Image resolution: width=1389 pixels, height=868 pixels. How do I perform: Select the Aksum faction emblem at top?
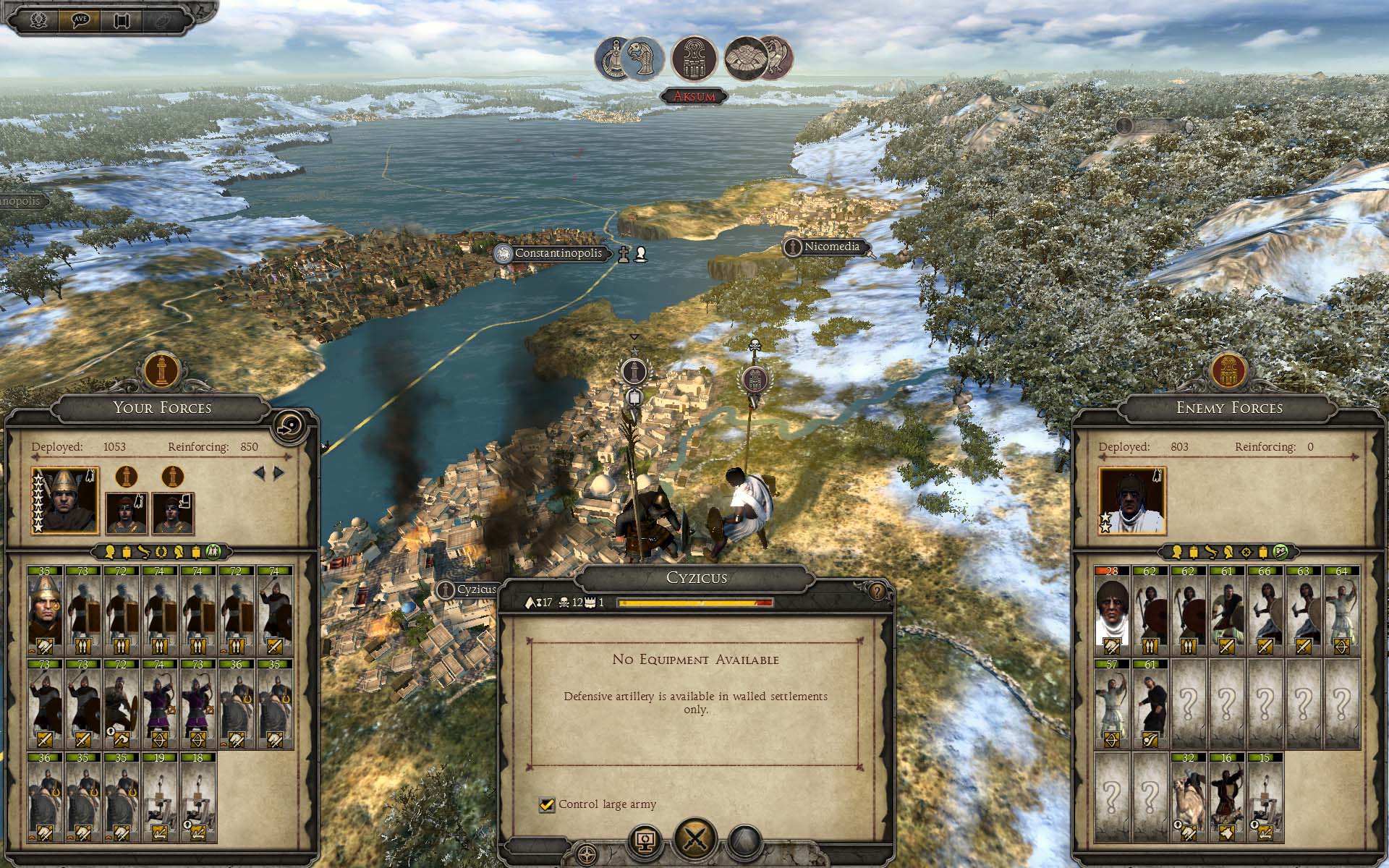(694, 59)
